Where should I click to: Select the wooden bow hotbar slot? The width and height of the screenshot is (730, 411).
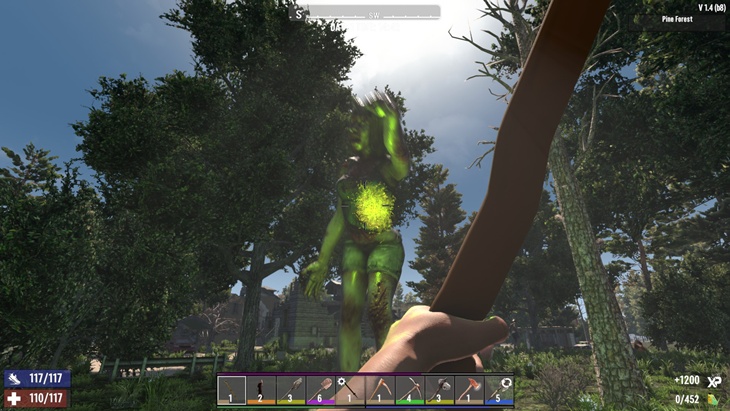tap(232, 389)
